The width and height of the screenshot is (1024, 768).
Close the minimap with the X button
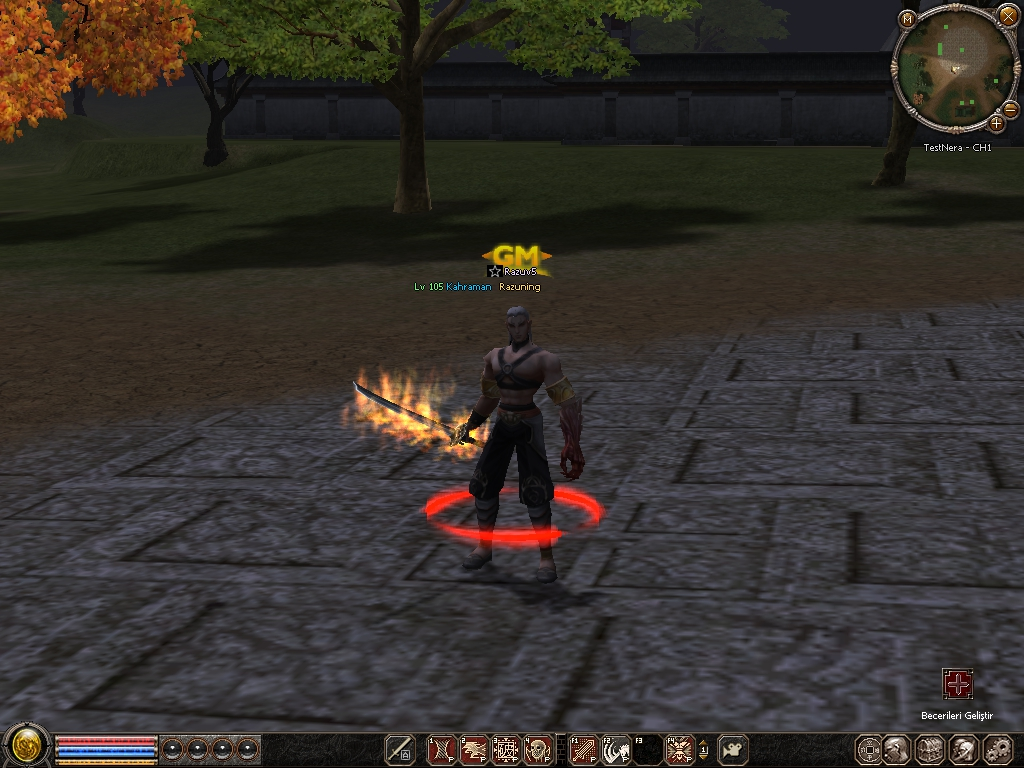click(1007, 14)
